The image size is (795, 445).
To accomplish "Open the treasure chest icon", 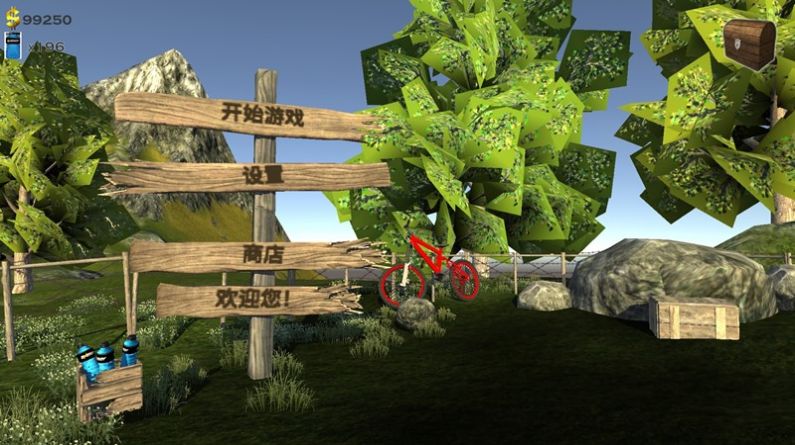I will [749, 43].
